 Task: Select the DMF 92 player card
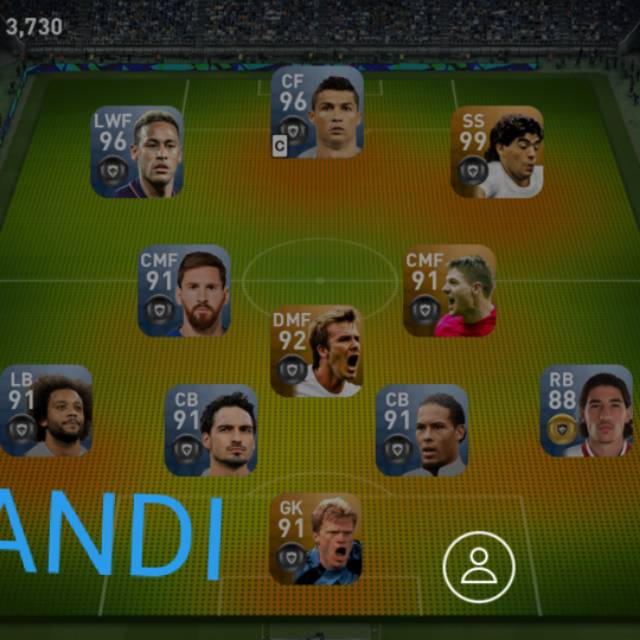pyautogui.click(x=316, y=351)
